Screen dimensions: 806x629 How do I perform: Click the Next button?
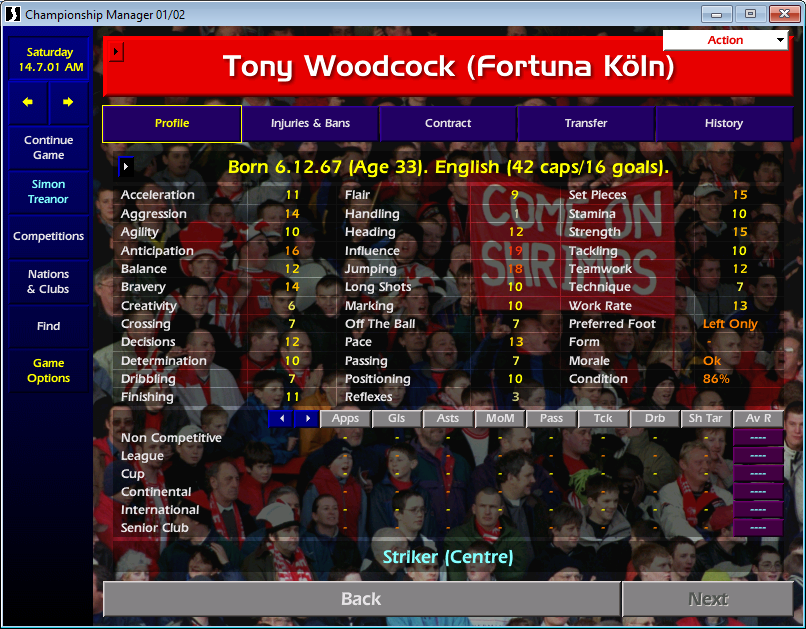[x=708, y=599]
